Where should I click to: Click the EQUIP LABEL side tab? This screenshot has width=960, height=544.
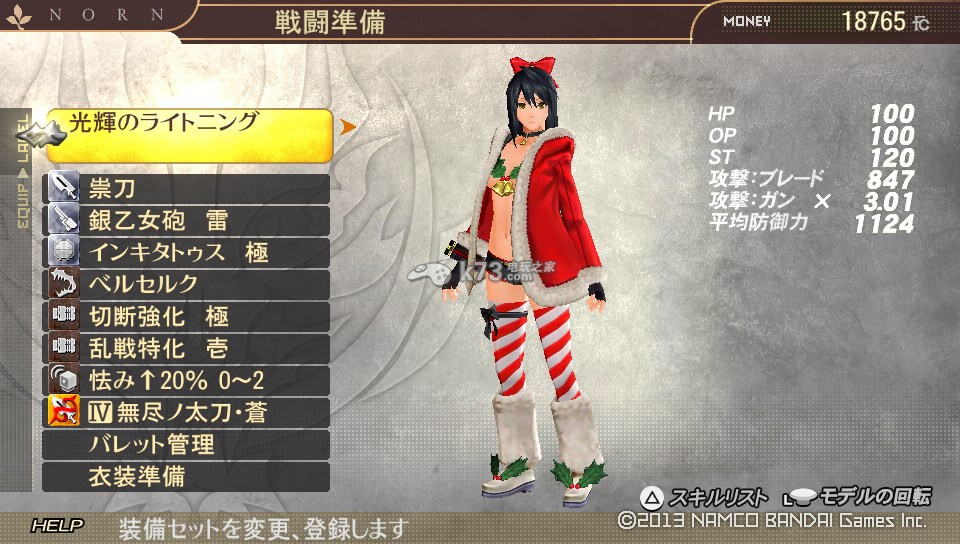(23, 170)
